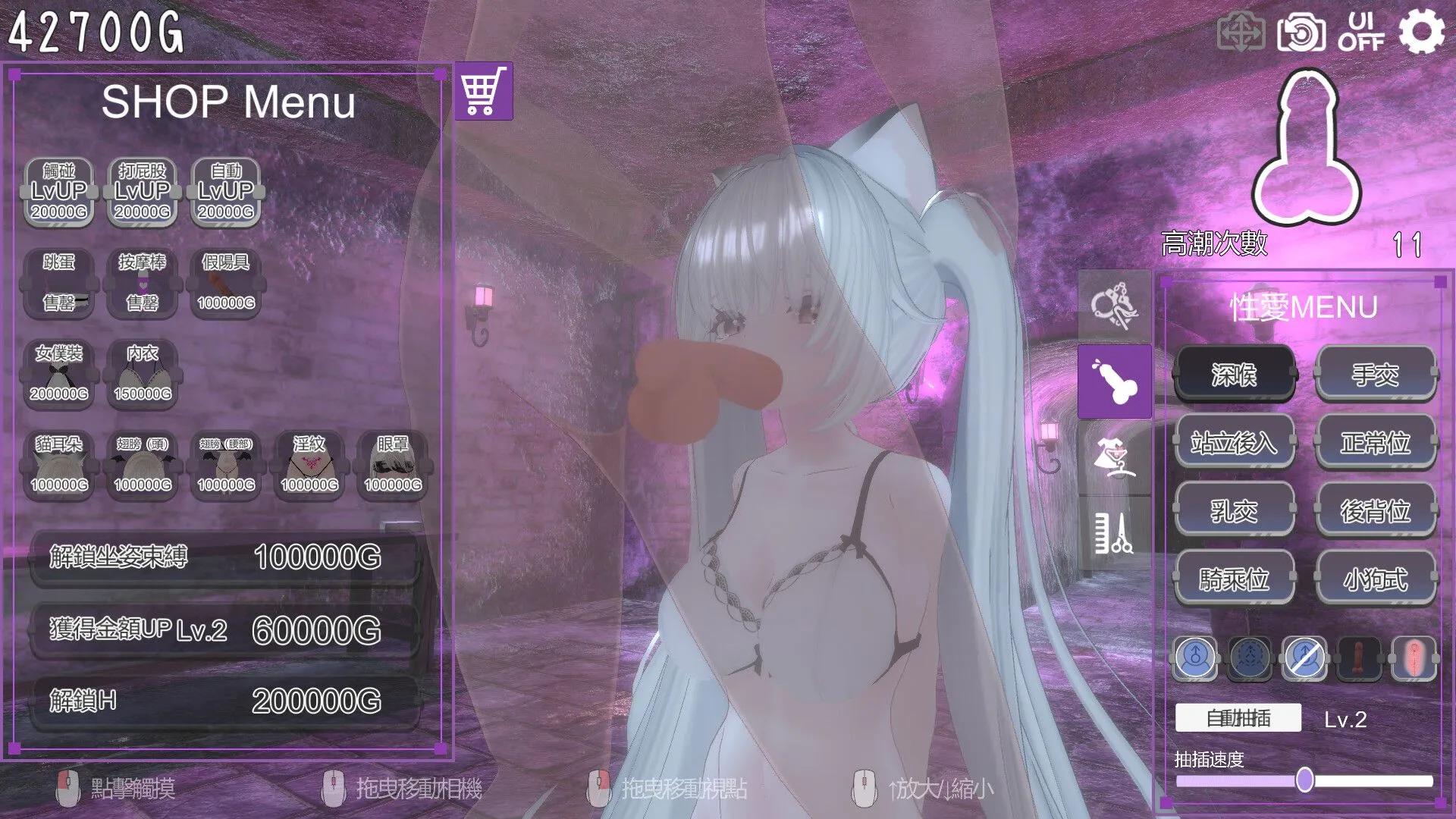Viewport: 1456px width, 819px height.
Task: Select the 女僕裝 maid outfit item
Action: click(x=59, y=373)
